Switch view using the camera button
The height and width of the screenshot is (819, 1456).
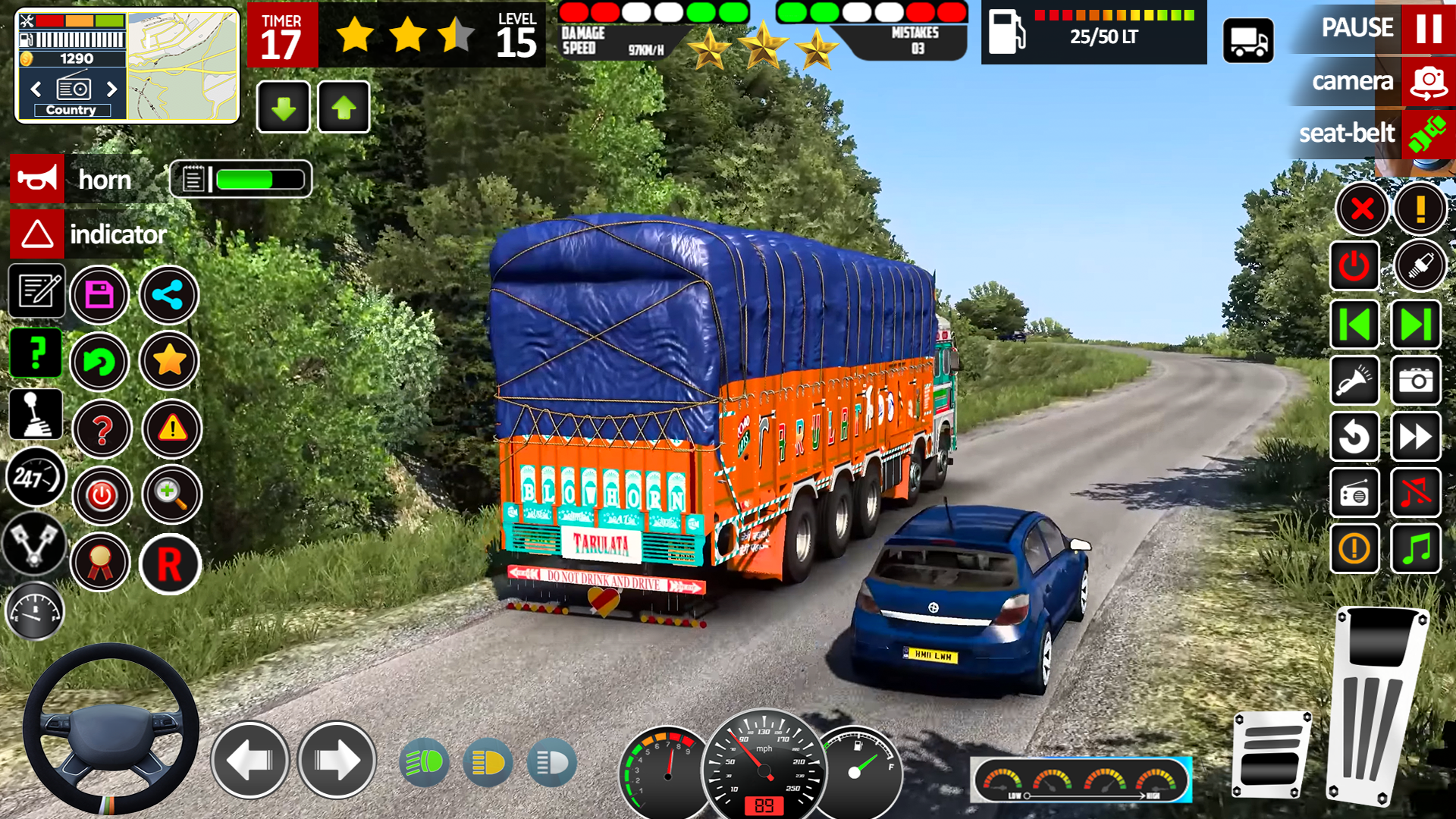1428,82
